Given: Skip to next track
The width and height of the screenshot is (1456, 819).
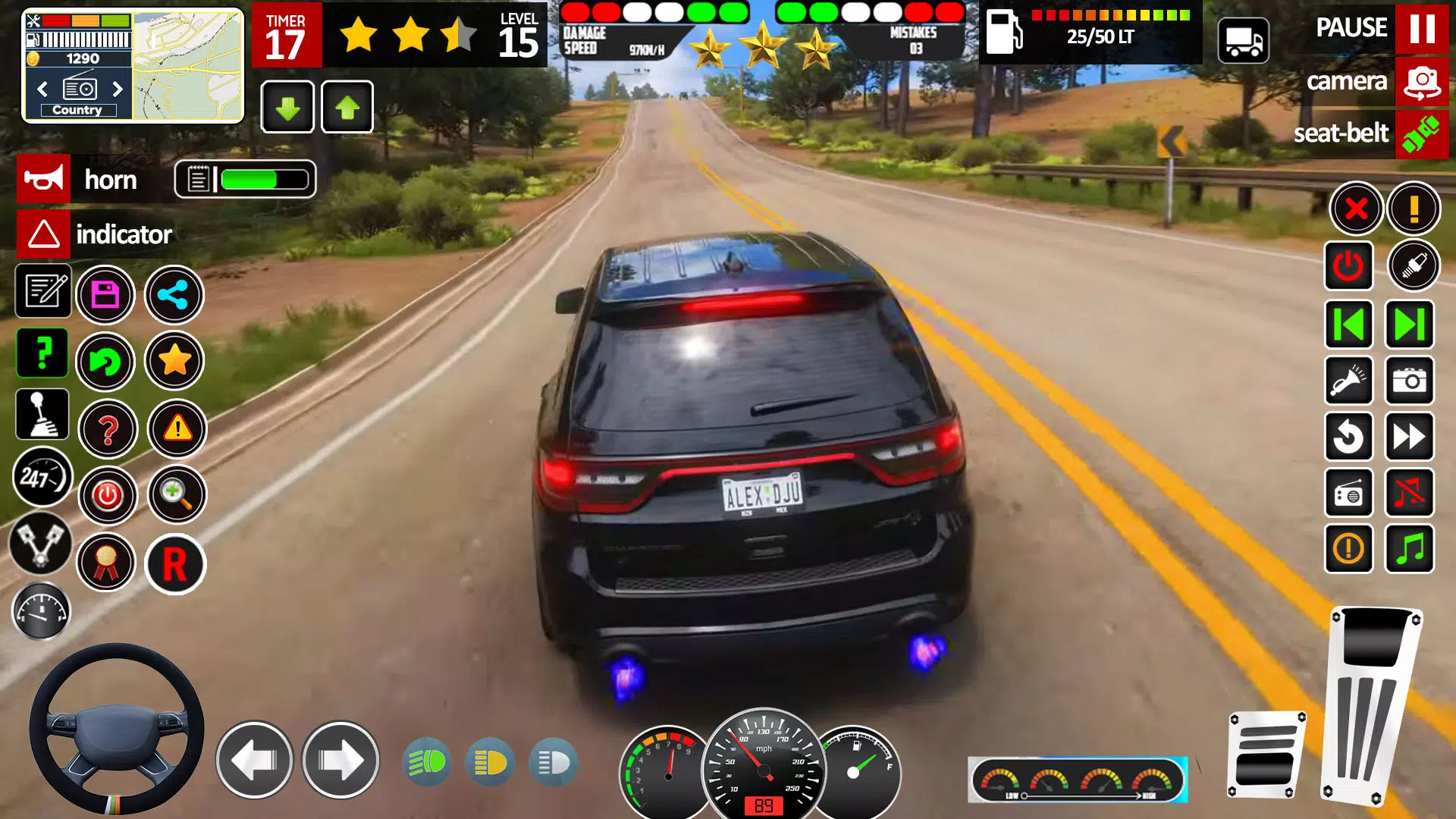Looking at the screenshot, I should [x=1410, y=325].
